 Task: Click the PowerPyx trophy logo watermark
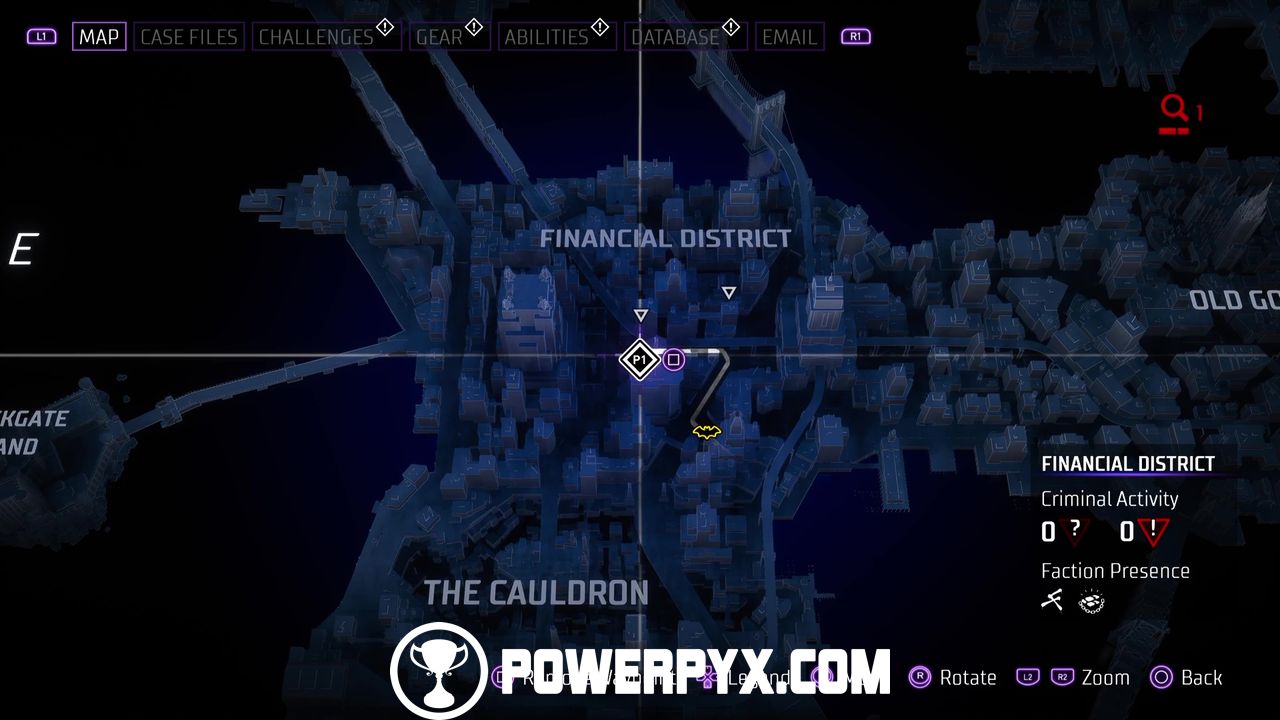point(438,670)
